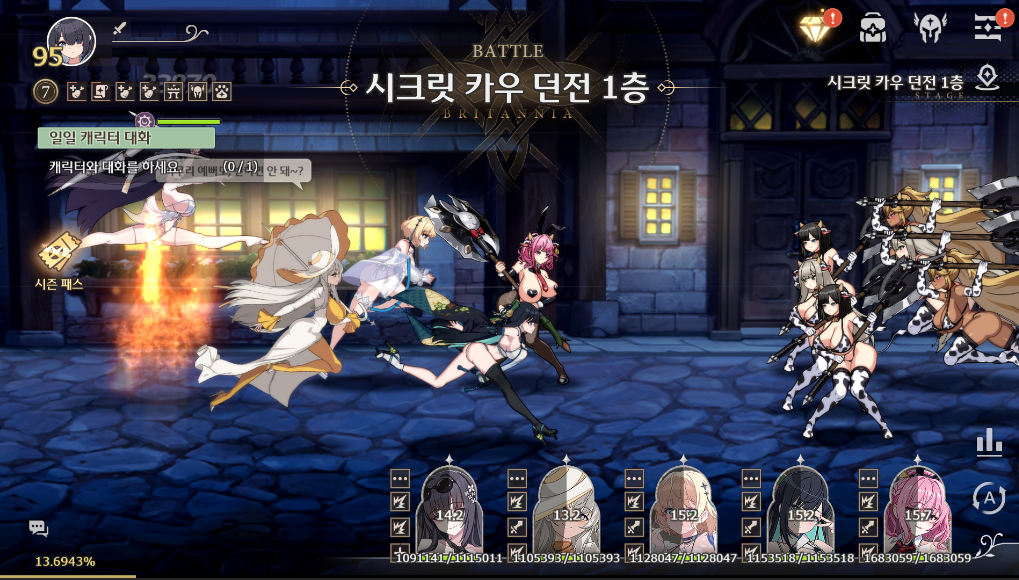
Task: Open the winged helmet hero menu
Action: (x=930, y=28)
